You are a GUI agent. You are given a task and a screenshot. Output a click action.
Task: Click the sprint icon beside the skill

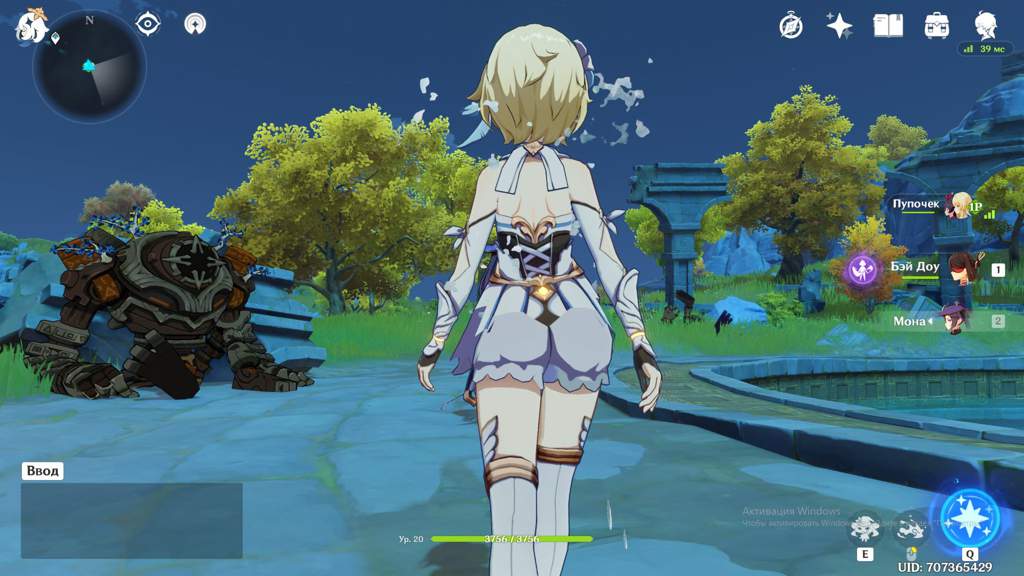(910, 527)
